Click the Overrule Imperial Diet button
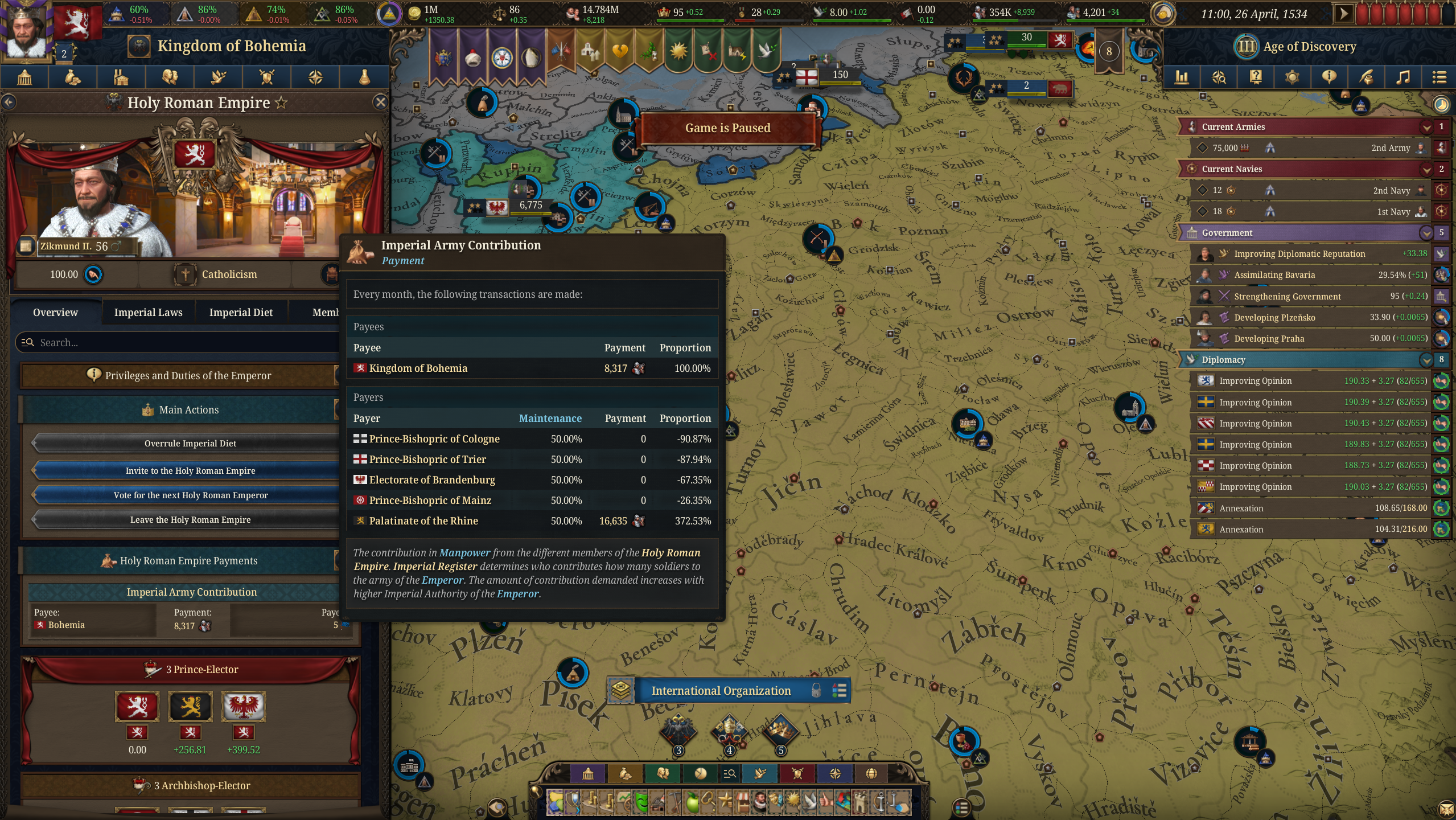The height and width of the screenshot is (820, 1456). click(x=190, y=443)
